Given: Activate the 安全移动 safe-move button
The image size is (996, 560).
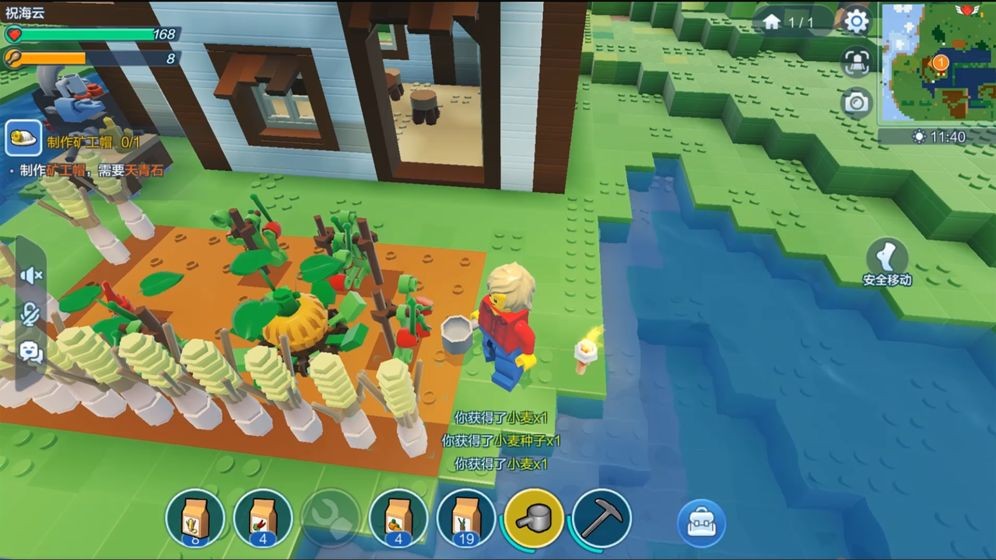Looking at the screenshot, I should click(887, 262).
